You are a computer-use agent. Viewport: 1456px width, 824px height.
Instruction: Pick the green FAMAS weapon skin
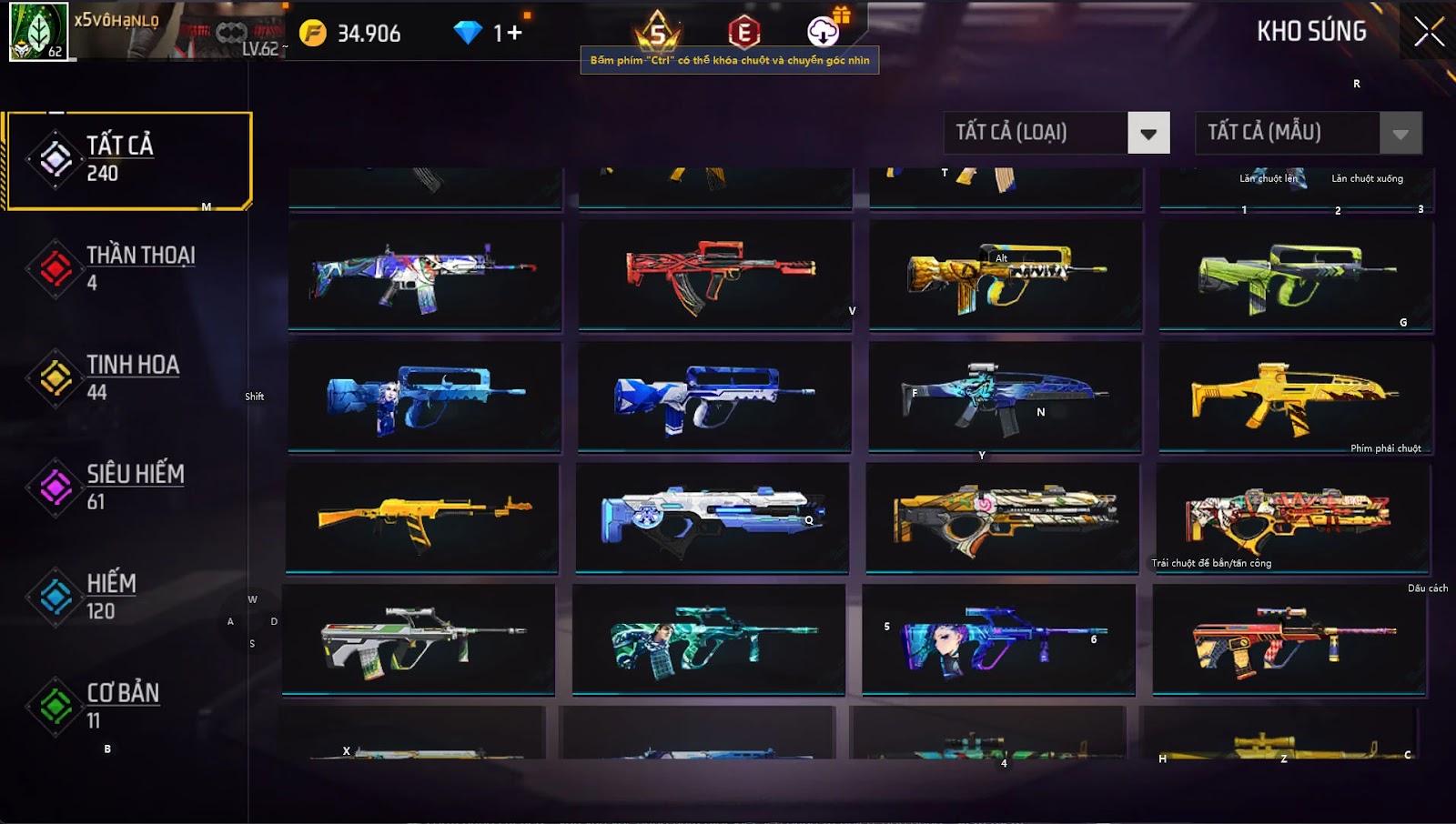pos(1296,275)
